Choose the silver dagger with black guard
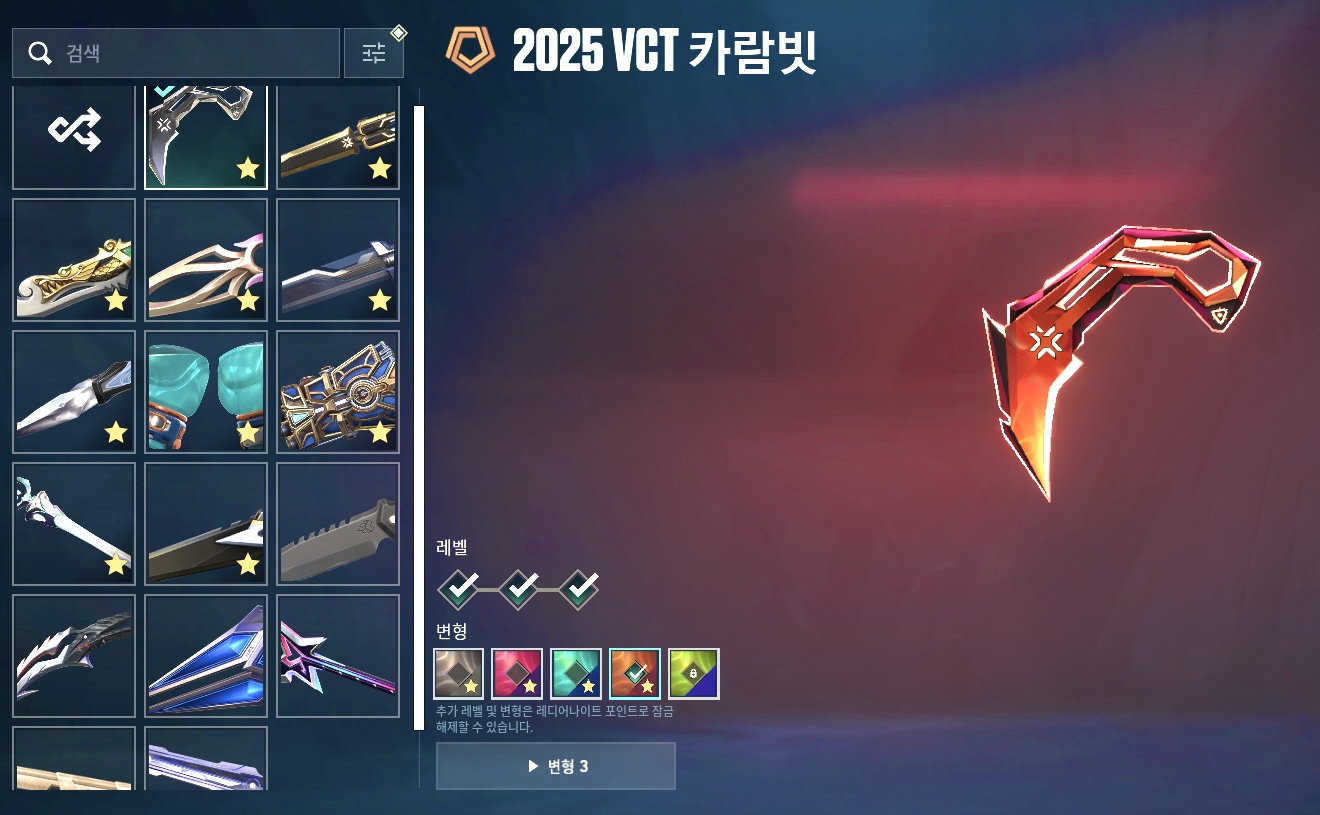This screenshot has height=815, width=1320. (74, 392)
